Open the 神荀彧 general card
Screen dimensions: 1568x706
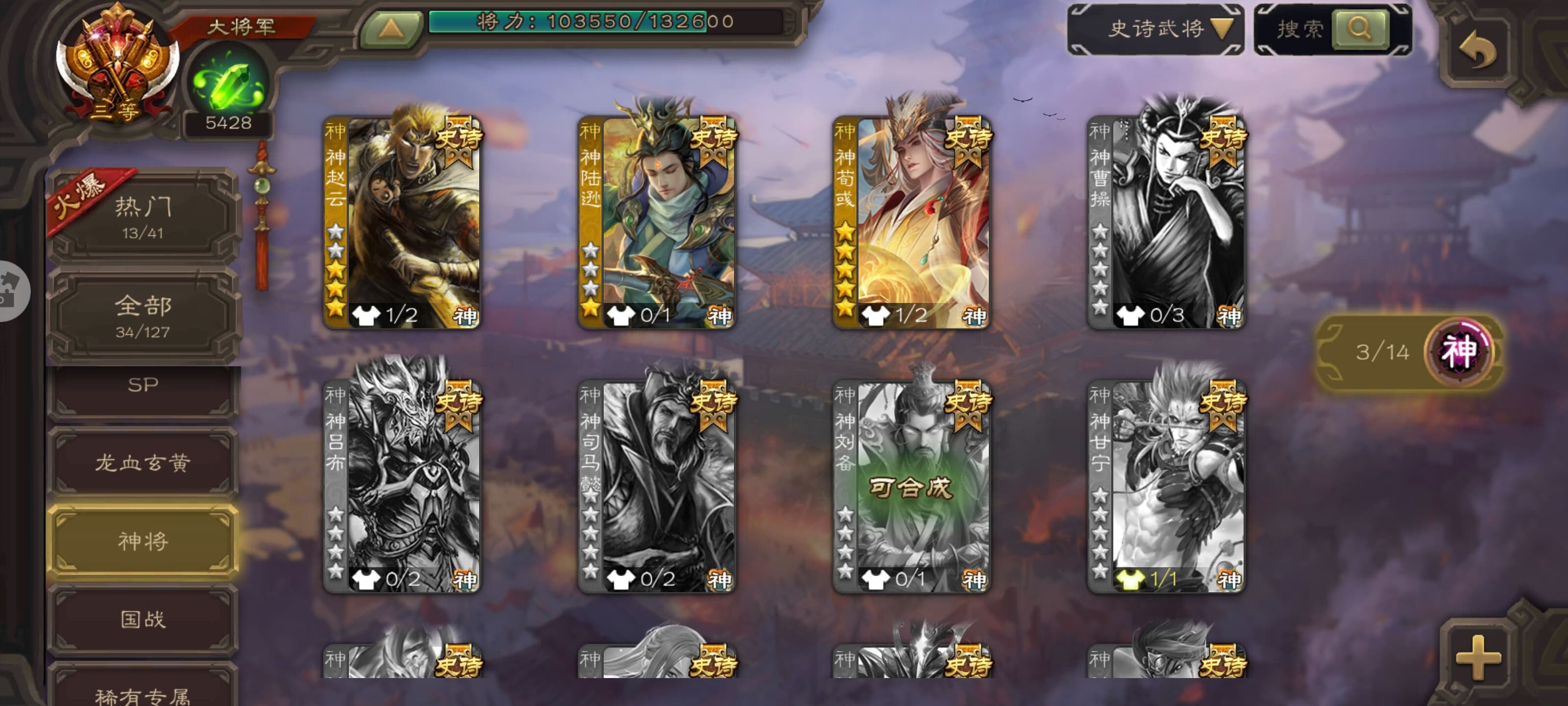click(x=911, y=222)
